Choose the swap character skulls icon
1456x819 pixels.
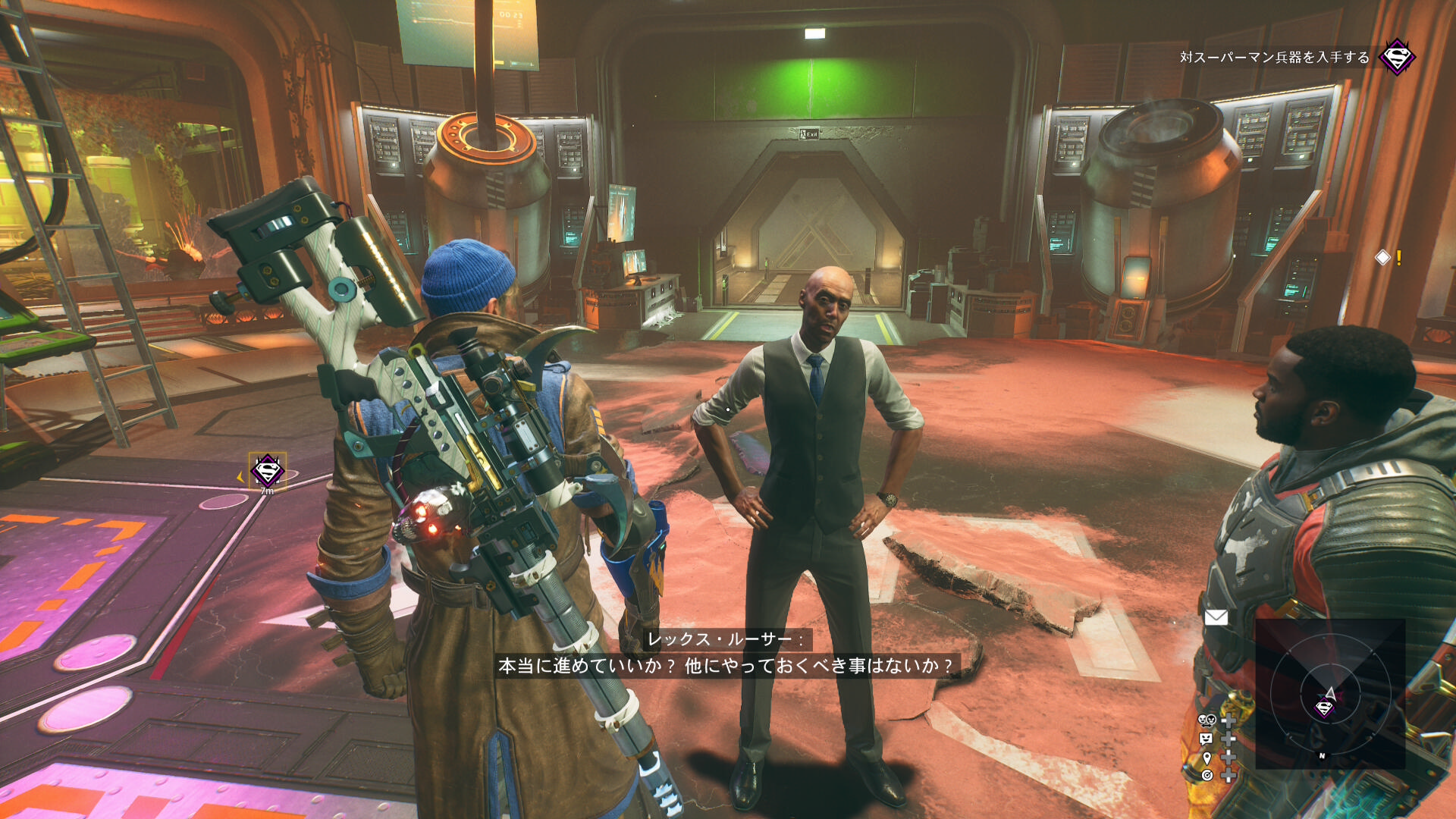coord(1207,720)
